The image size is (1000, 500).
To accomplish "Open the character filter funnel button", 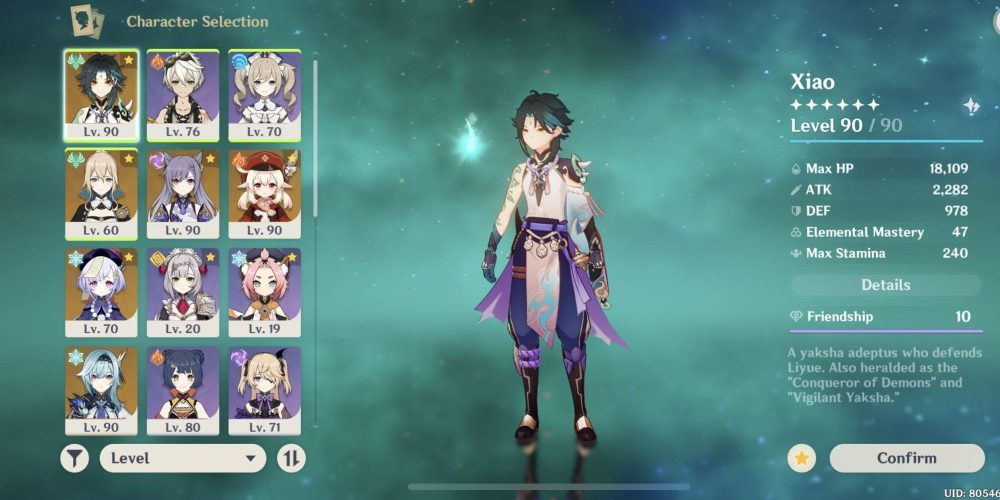I will tap(75, 458).
